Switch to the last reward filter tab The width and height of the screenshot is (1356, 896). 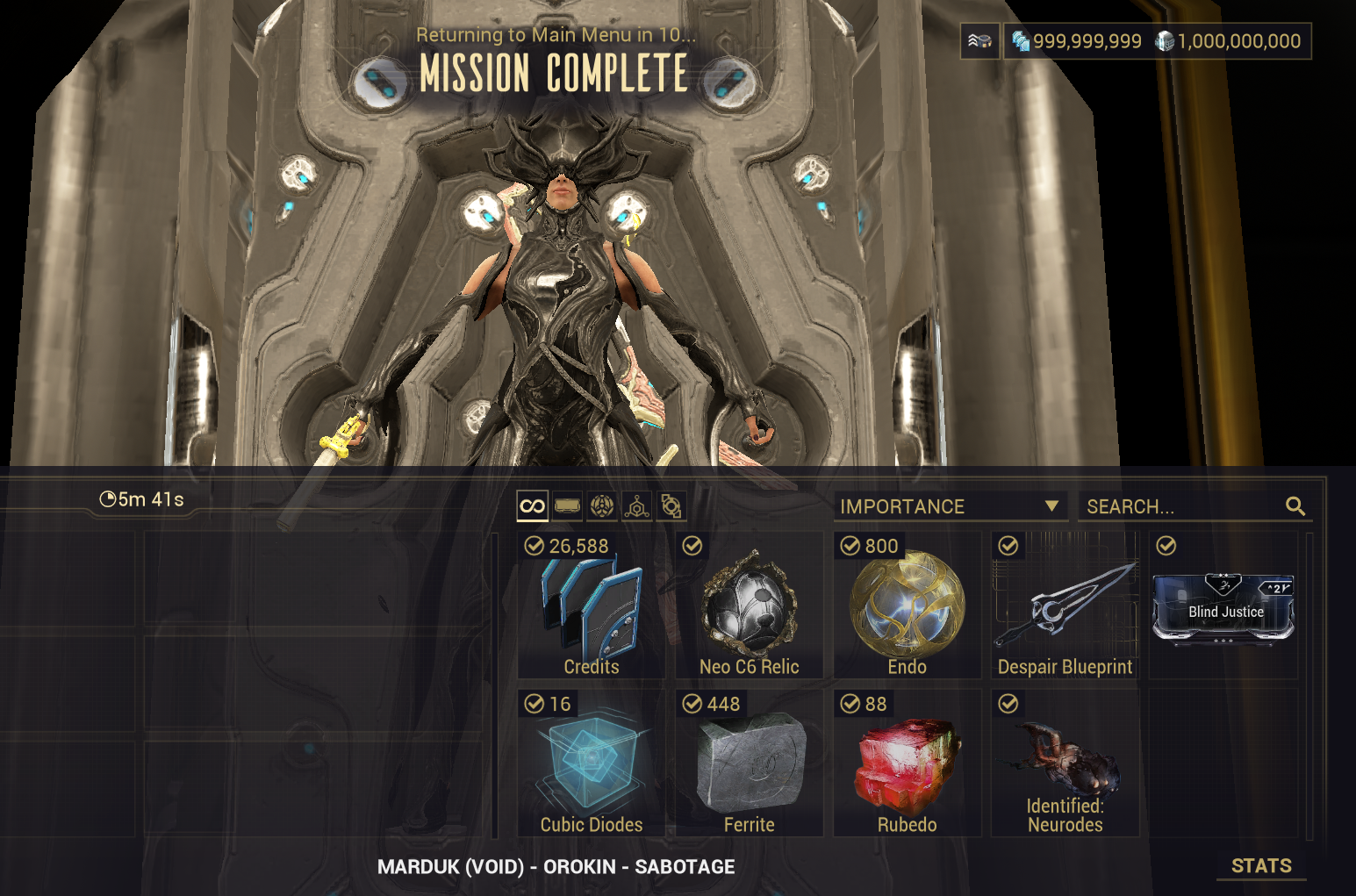(x=671, y=506)
